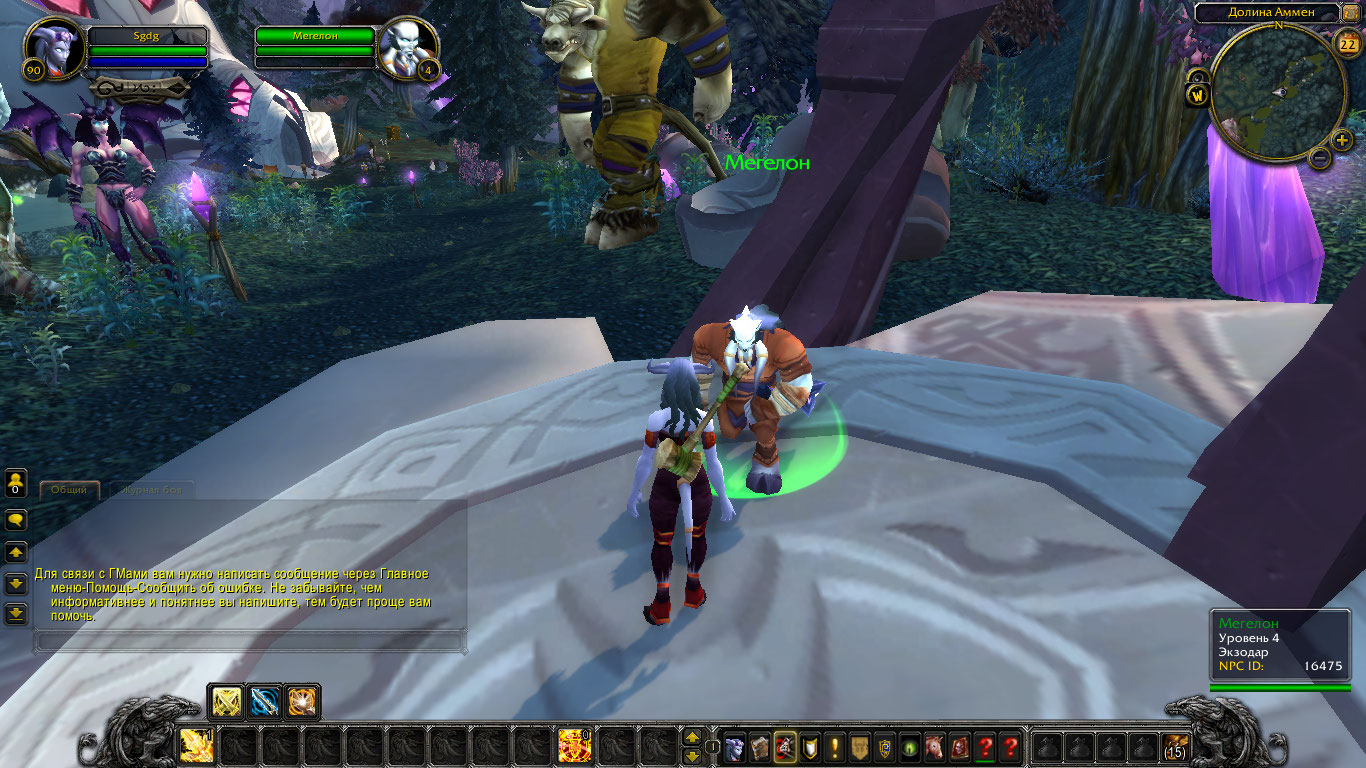Open the spellbook micro button
The height and width of the screenshot is (768, 1366).
point(760,746)
